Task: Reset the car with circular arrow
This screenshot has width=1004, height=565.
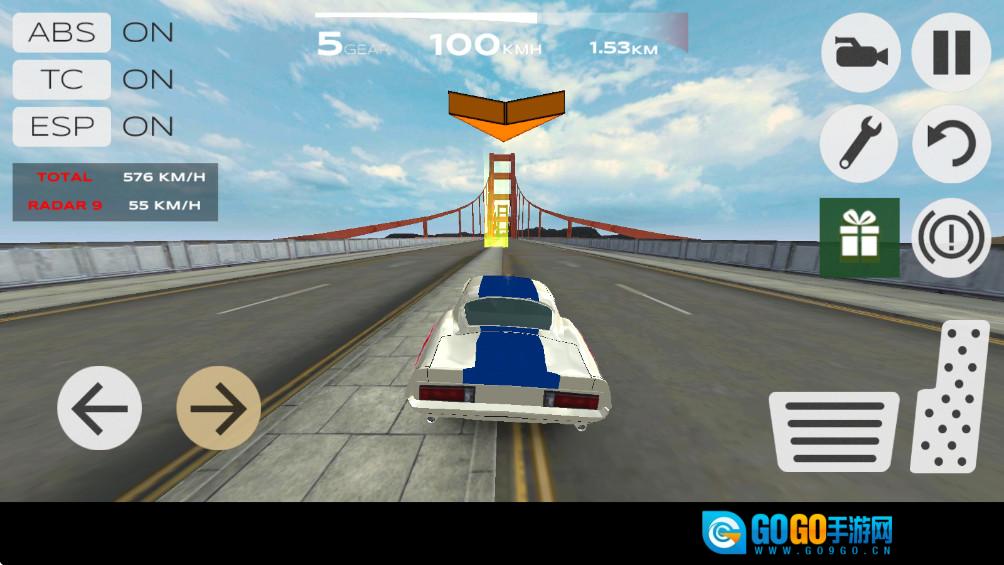Action: tap(951, 144)
